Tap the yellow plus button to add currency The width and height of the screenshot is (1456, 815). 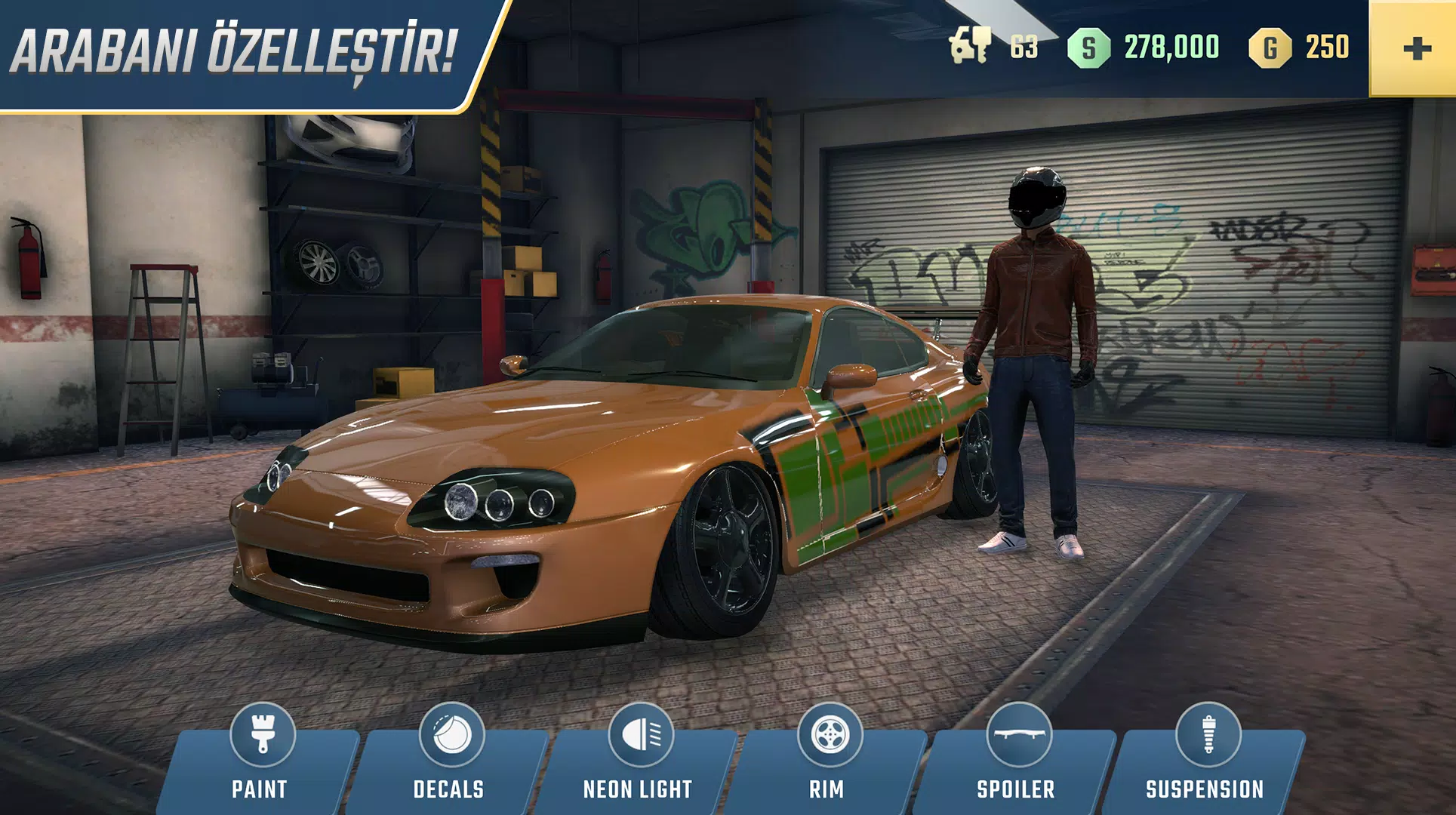1414,48
